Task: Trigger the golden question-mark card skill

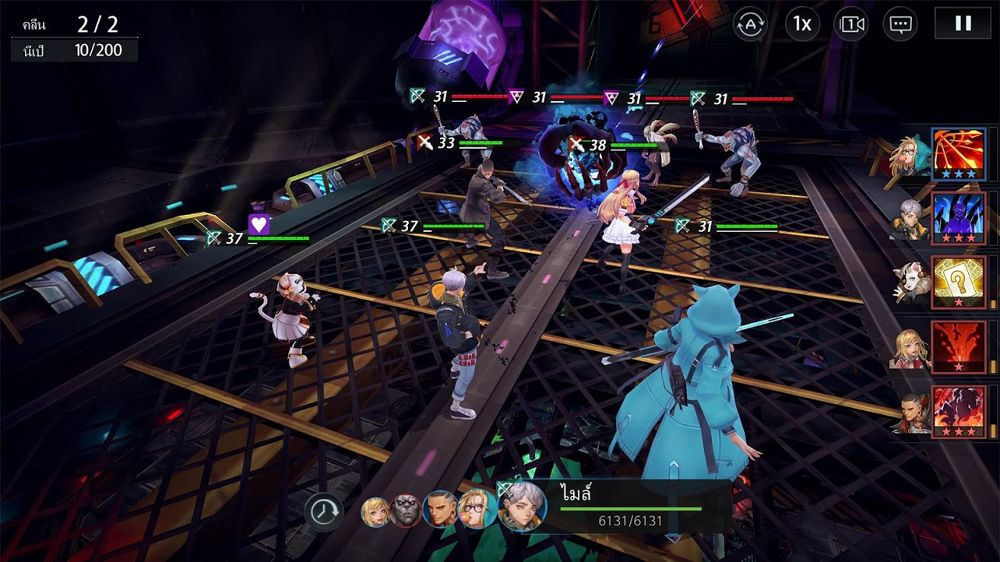Action: [x=959, y=283]
